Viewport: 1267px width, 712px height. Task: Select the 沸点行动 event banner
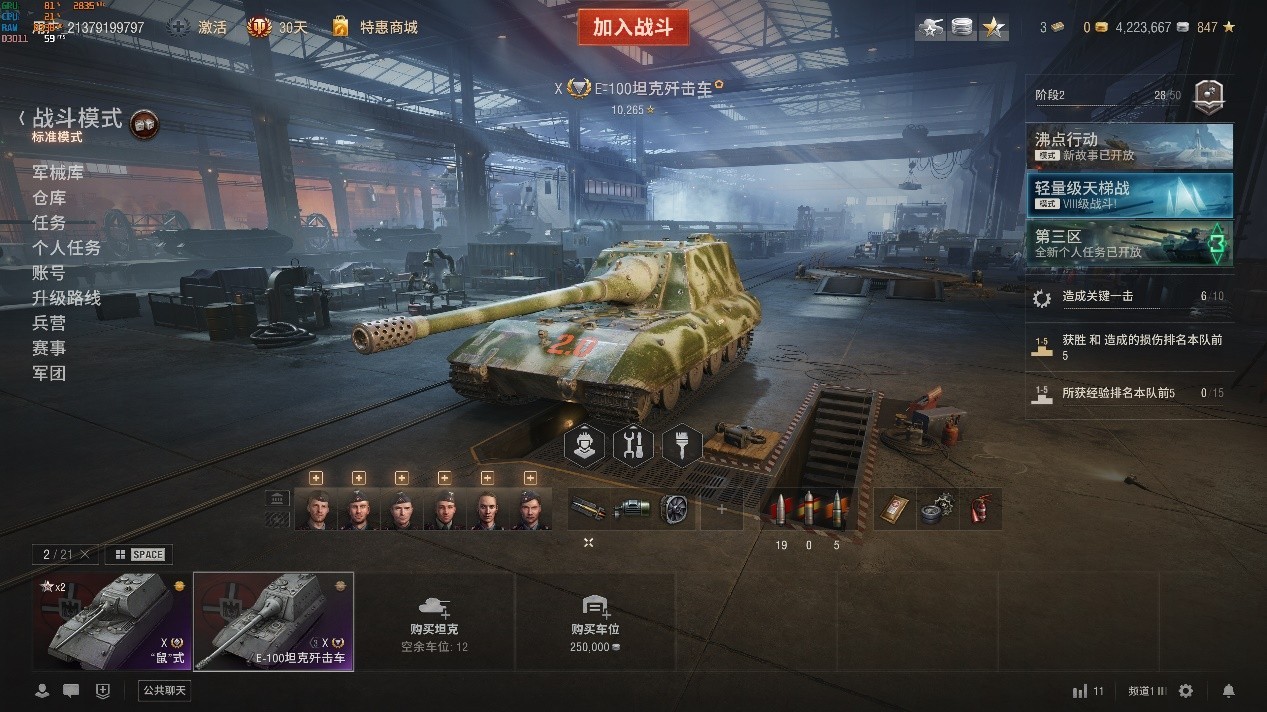(1129, 146)
